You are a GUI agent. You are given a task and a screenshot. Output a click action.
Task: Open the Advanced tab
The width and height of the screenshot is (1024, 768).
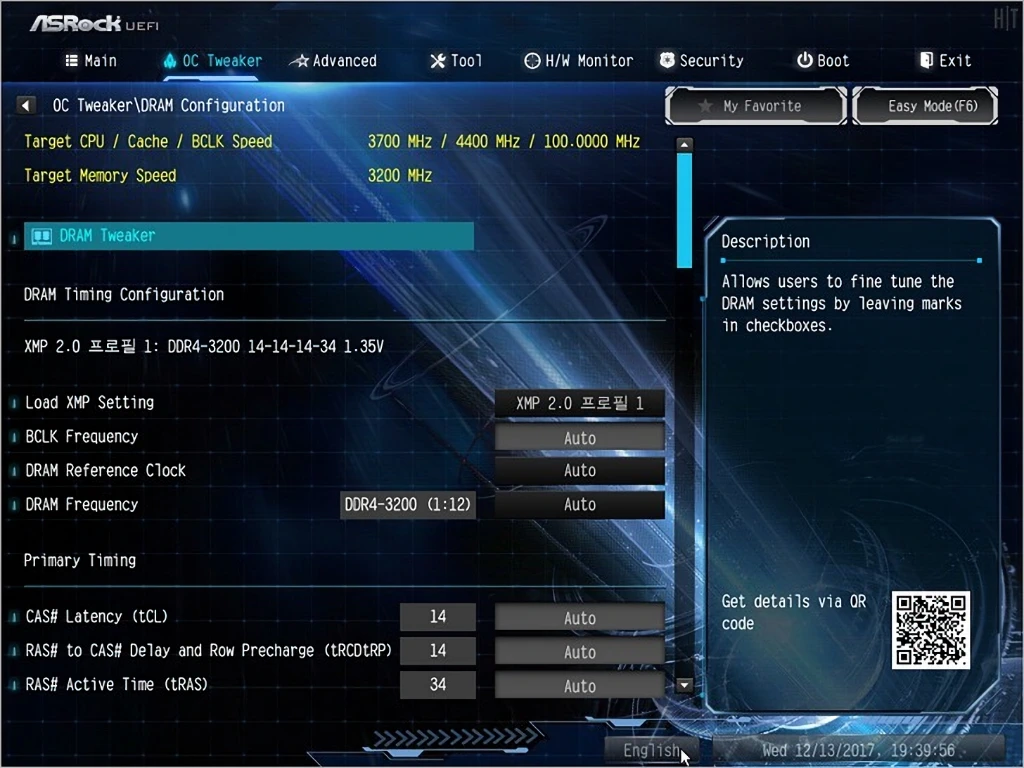(333, 61)
